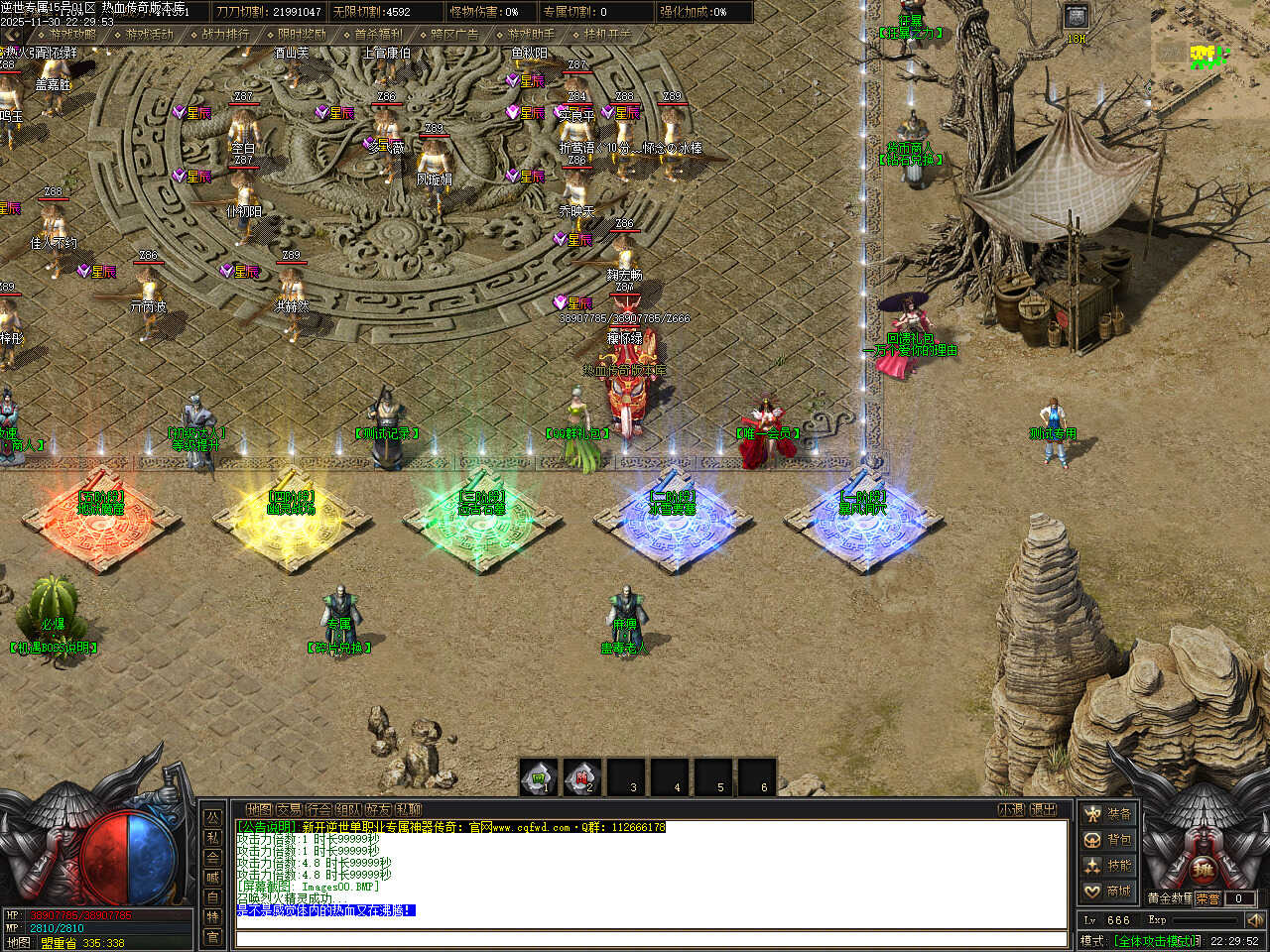The height and width of the screenshot is (952, 1270).
Task: Open the 交易 trade tab
Action: click(289, 810)
